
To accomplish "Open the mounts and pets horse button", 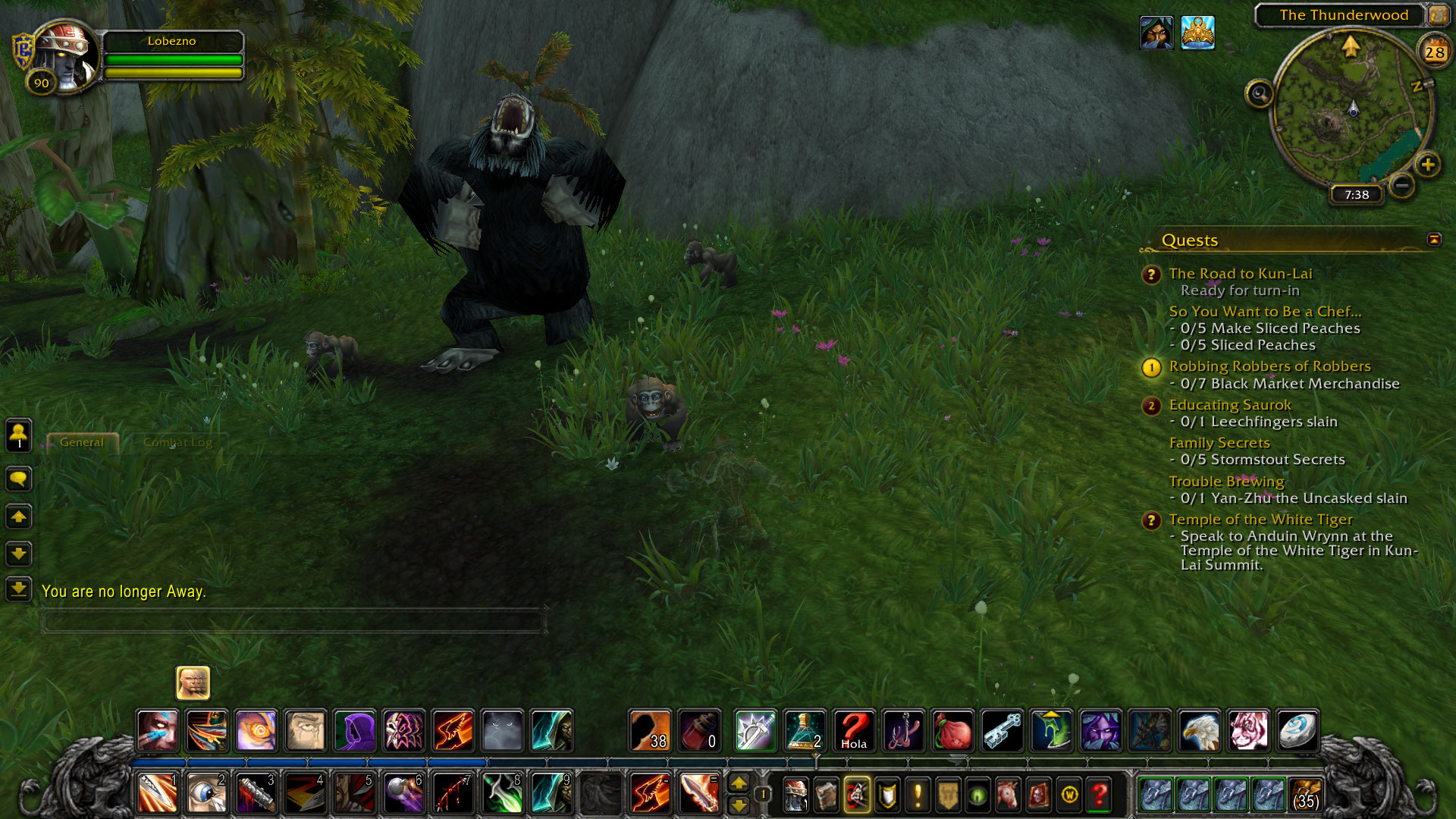I will tap(1008, 795).
